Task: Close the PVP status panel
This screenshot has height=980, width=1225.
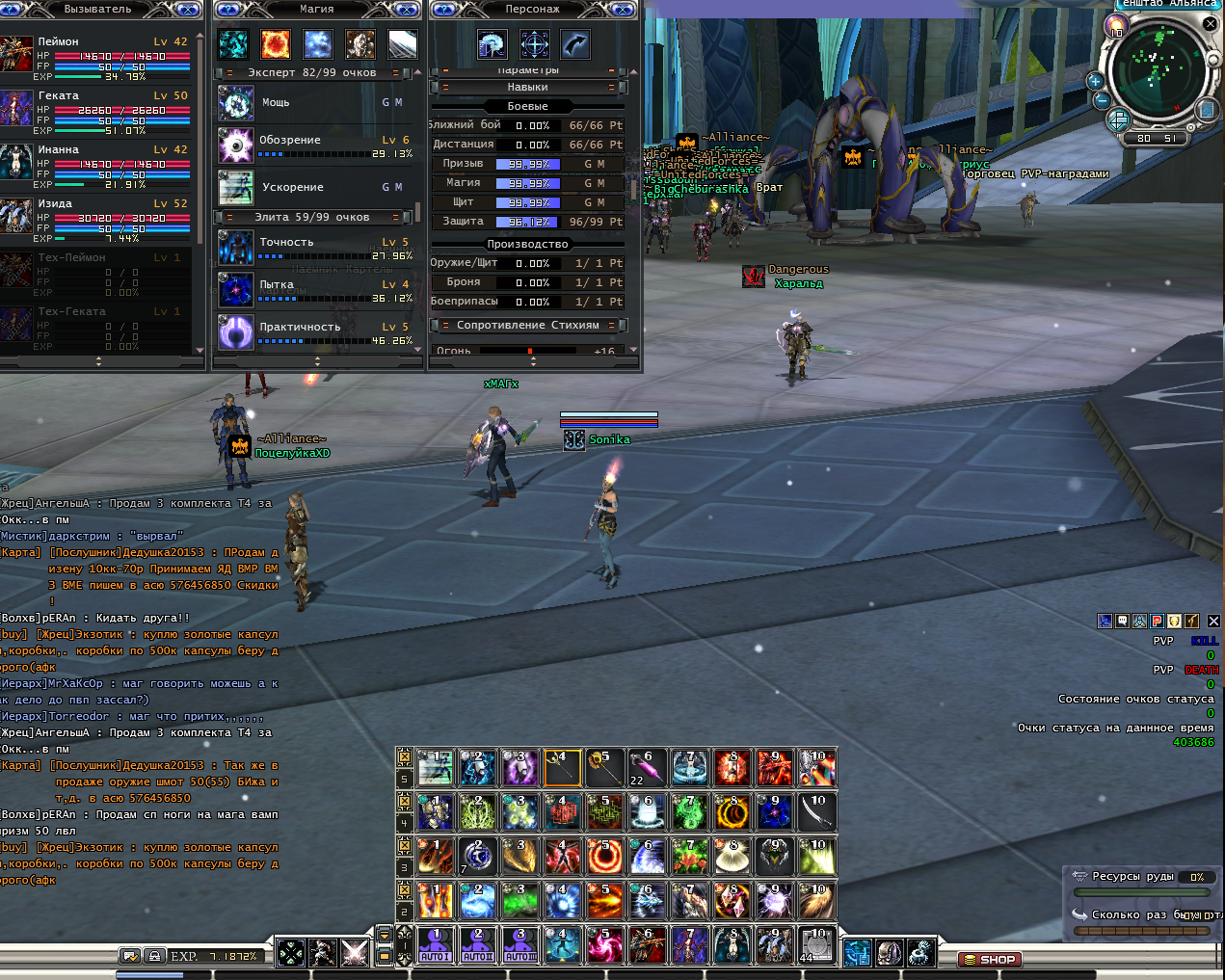Action: point(1213,622)
